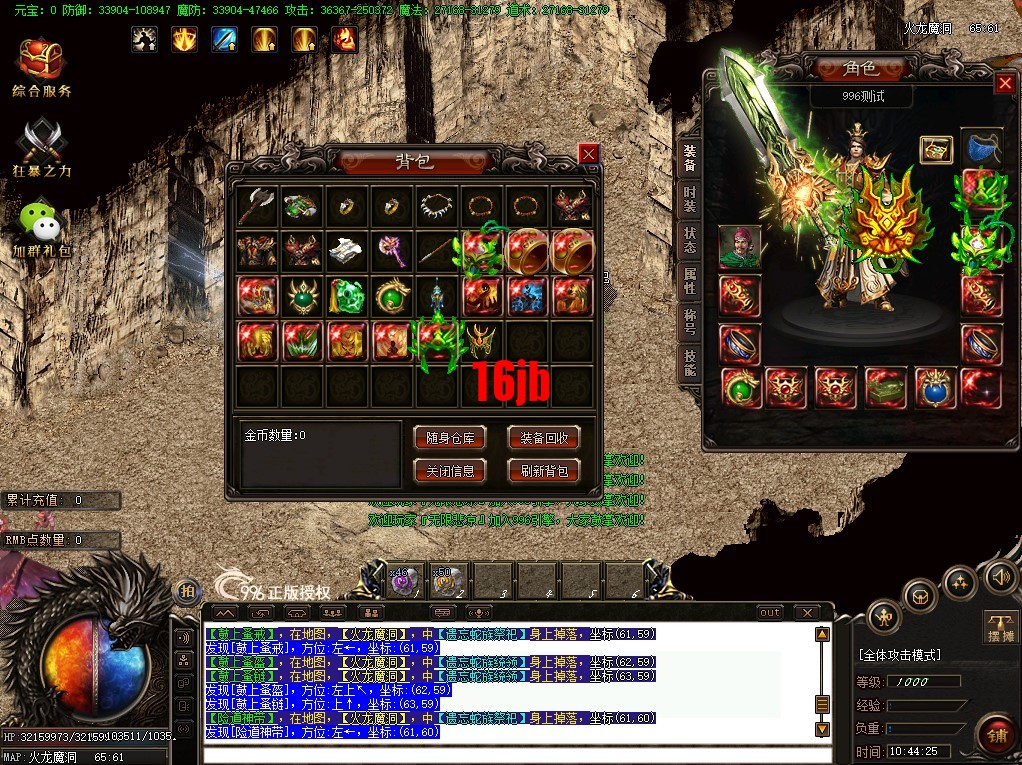Close the 背包 backpack window

tap(589, 153)
